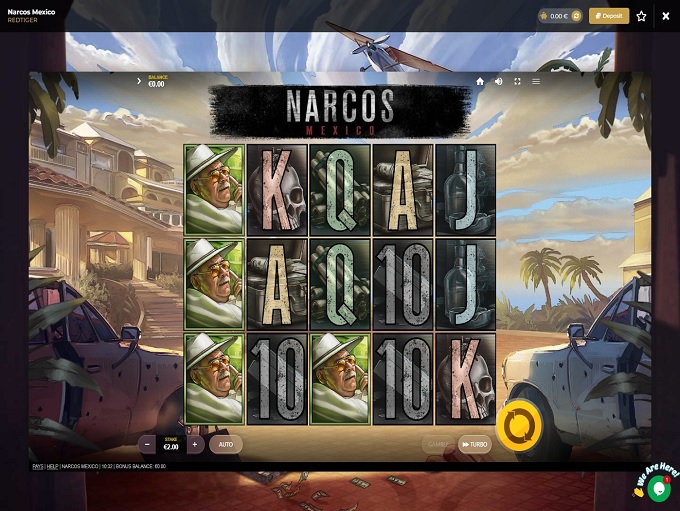Expand the balance panel arrow
Viewport: 680px width, 511px height.
click(139, 82)
